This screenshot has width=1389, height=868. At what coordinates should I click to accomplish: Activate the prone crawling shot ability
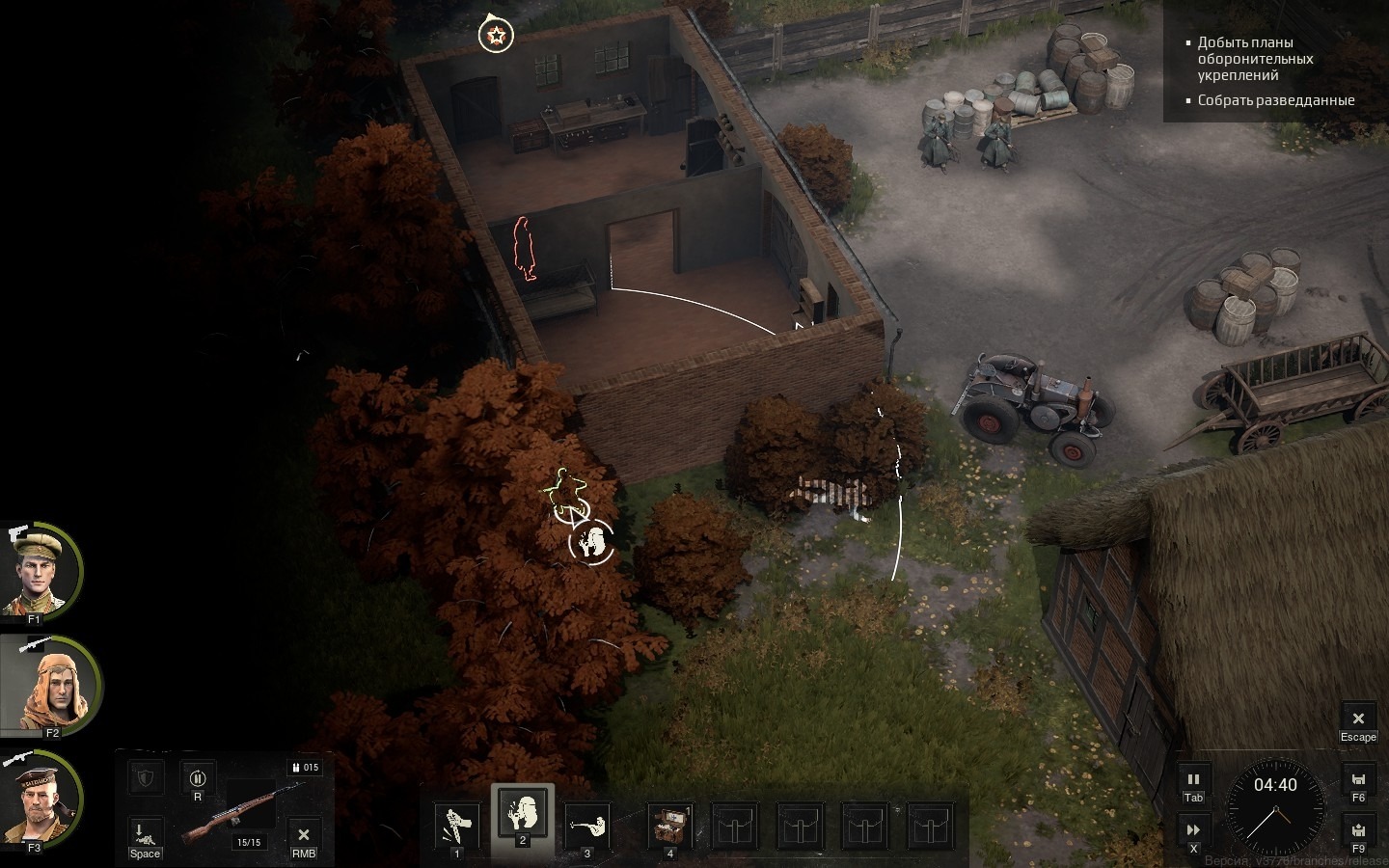click(x=587, y=825)
